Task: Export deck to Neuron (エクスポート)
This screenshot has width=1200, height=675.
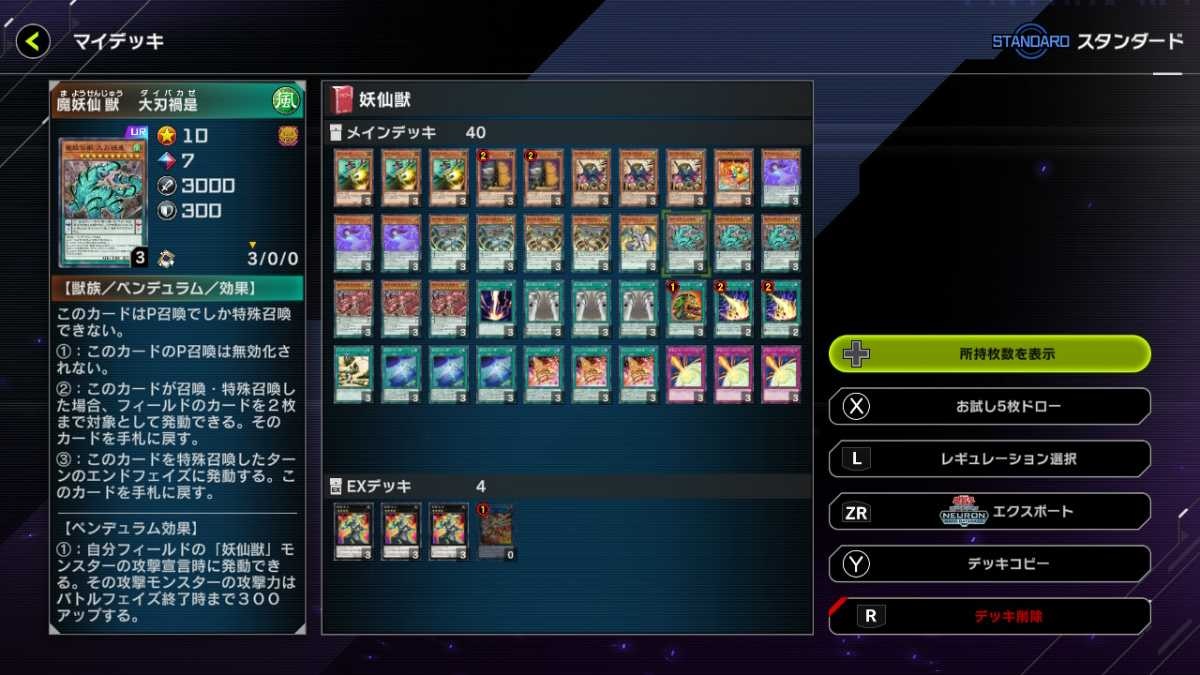Action: point(989,512)
